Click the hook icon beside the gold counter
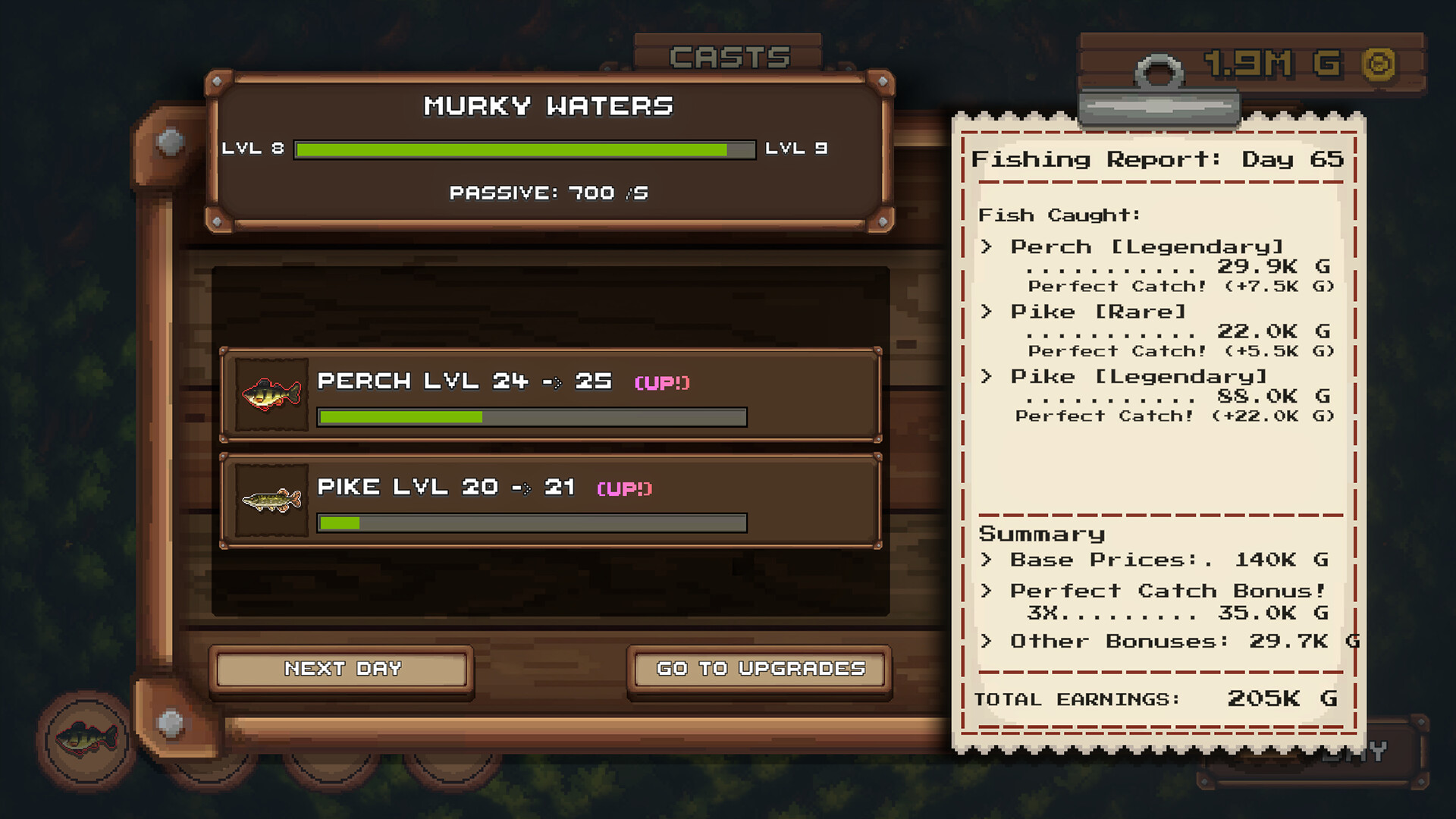The height and width of the screenshot is (819, 1456). [1156, 68]
